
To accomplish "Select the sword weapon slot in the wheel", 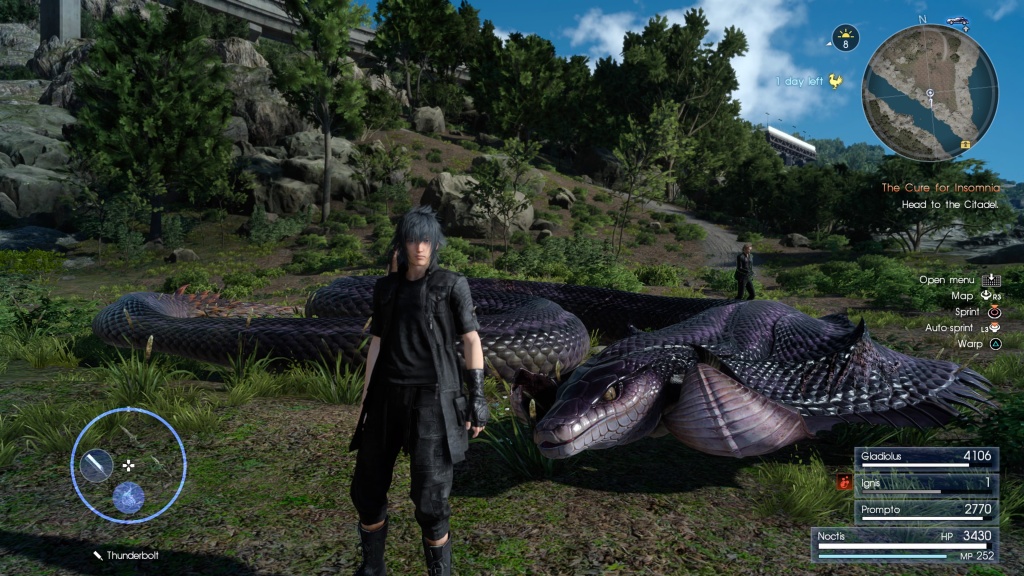I will 97,464.
